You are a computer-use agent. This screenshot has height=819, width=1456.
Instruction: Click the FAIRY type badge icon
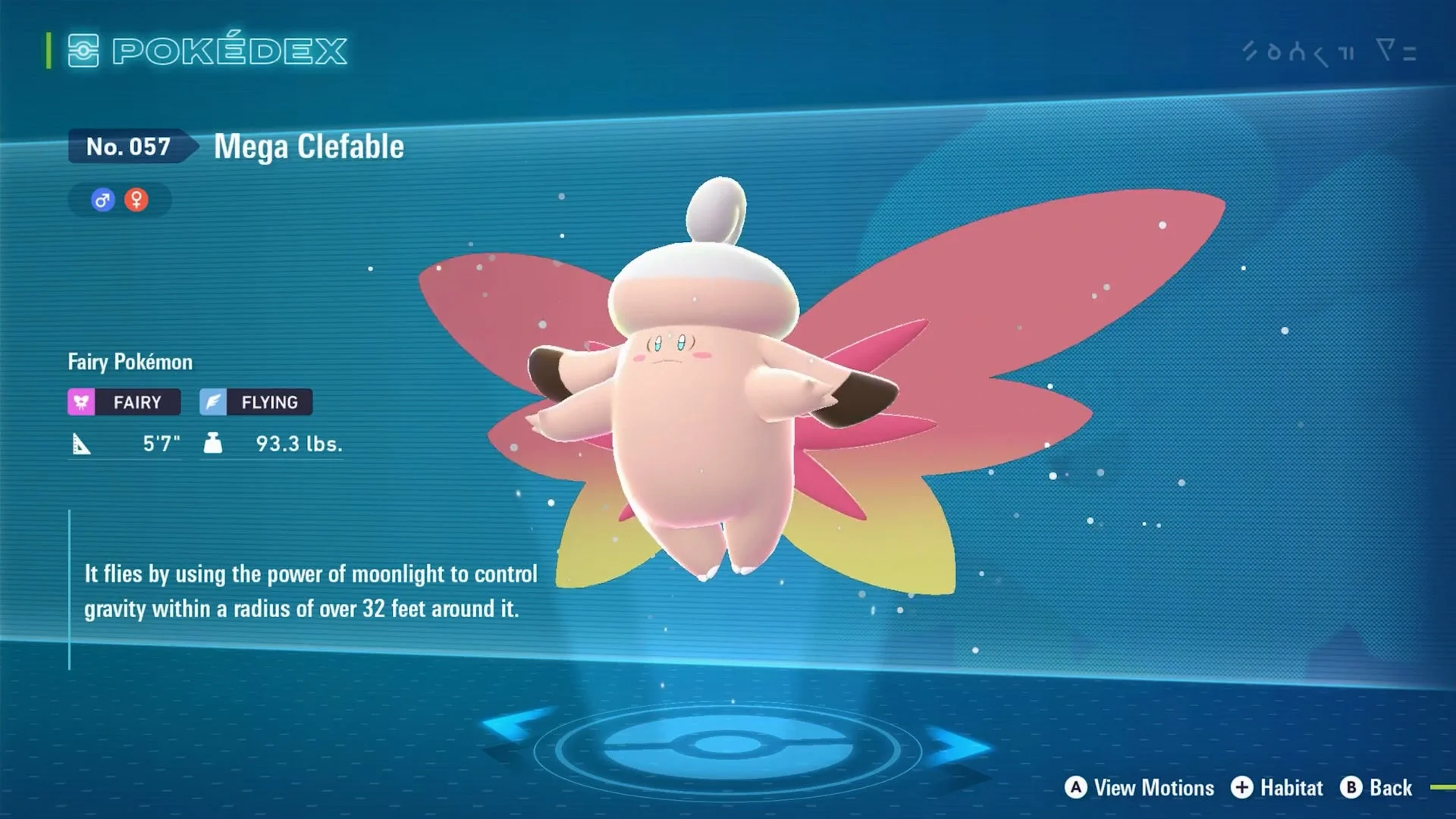coord(81,402)
